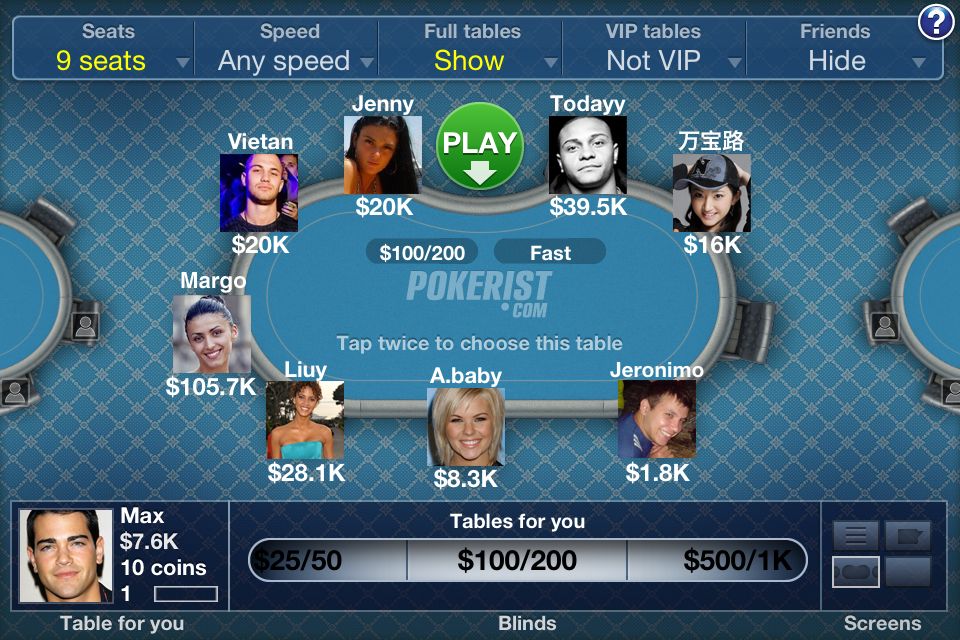The height and width of the screenshot is (640, 960).
Task: Show Liuy's player portrait
Action: [x=305, y=420]
